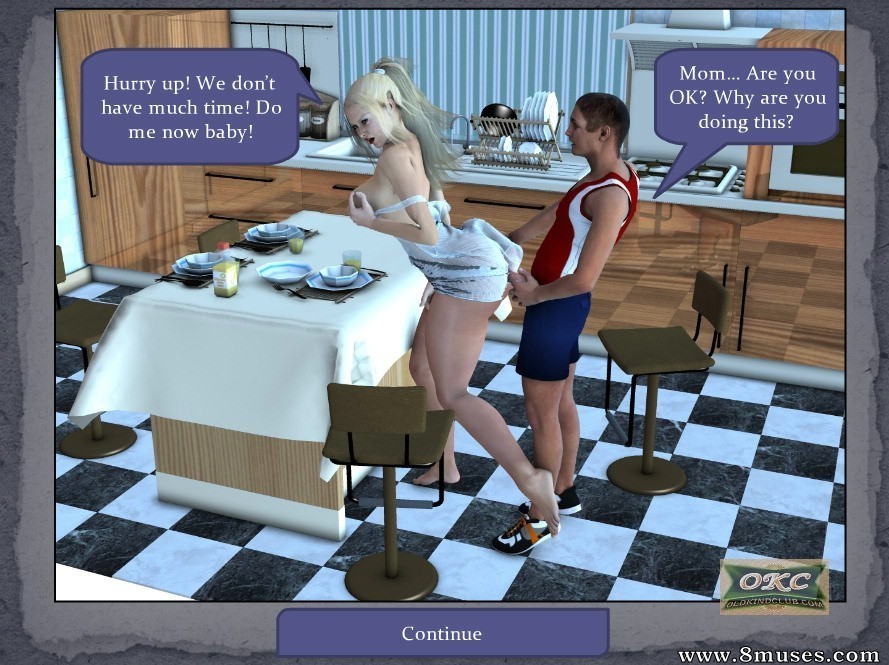This screenshot has width=889, height=665.
Task: Click the Continue button
Action: pos(442,633)
